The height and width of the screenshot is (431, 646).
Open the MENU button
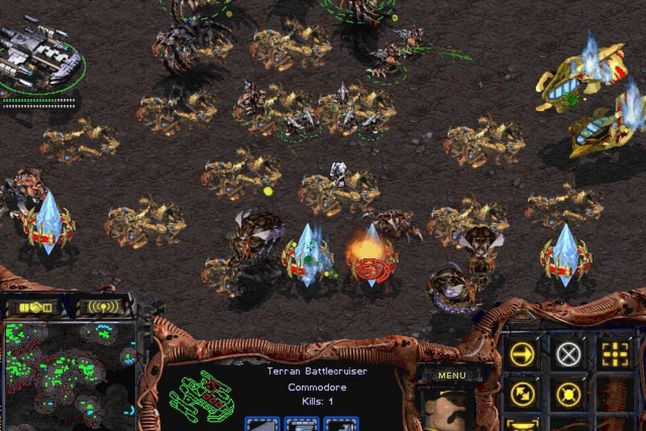[x=452, y=375]
